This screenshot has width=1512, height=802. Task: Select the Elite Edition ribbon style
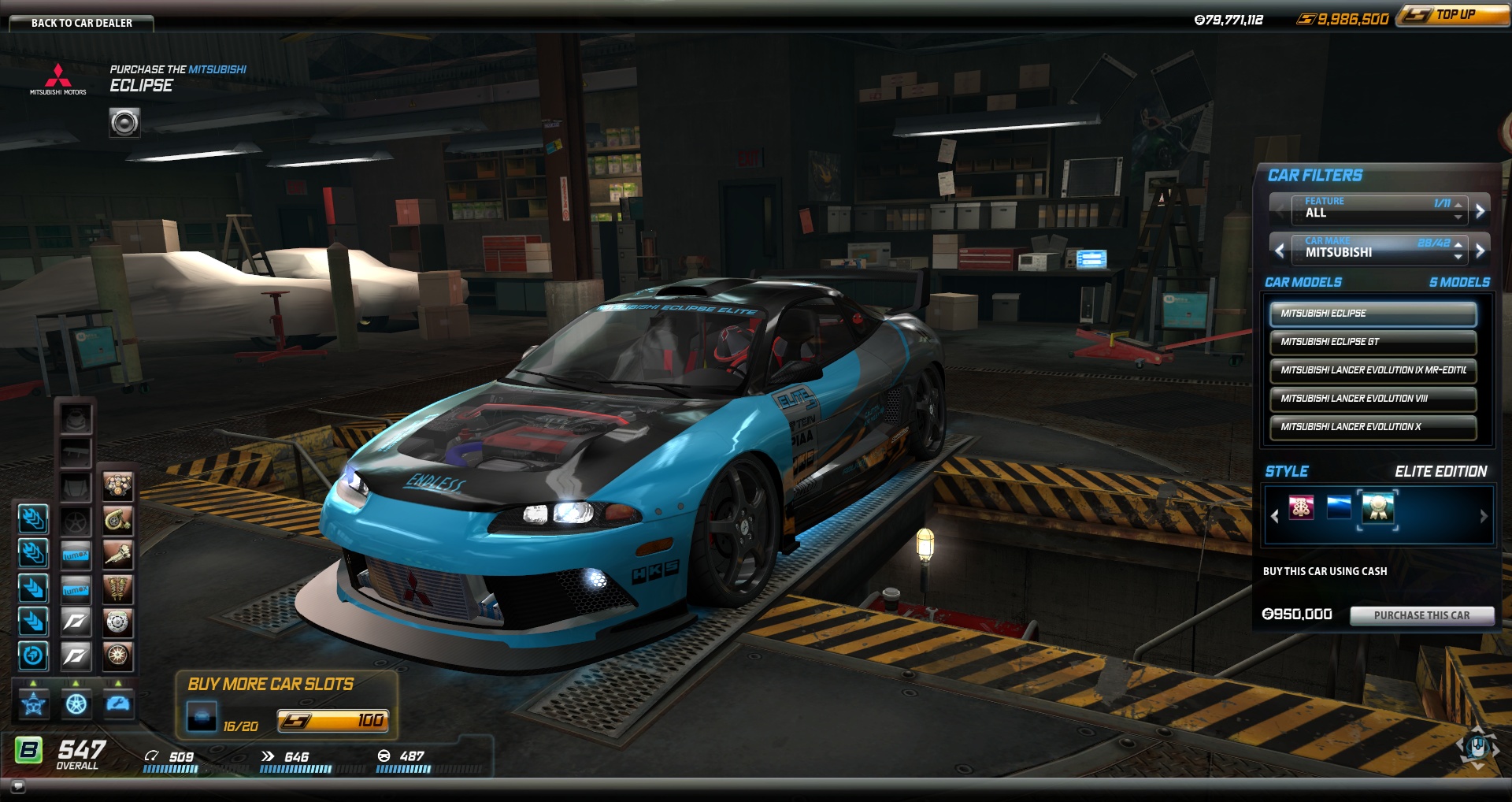1378,508
